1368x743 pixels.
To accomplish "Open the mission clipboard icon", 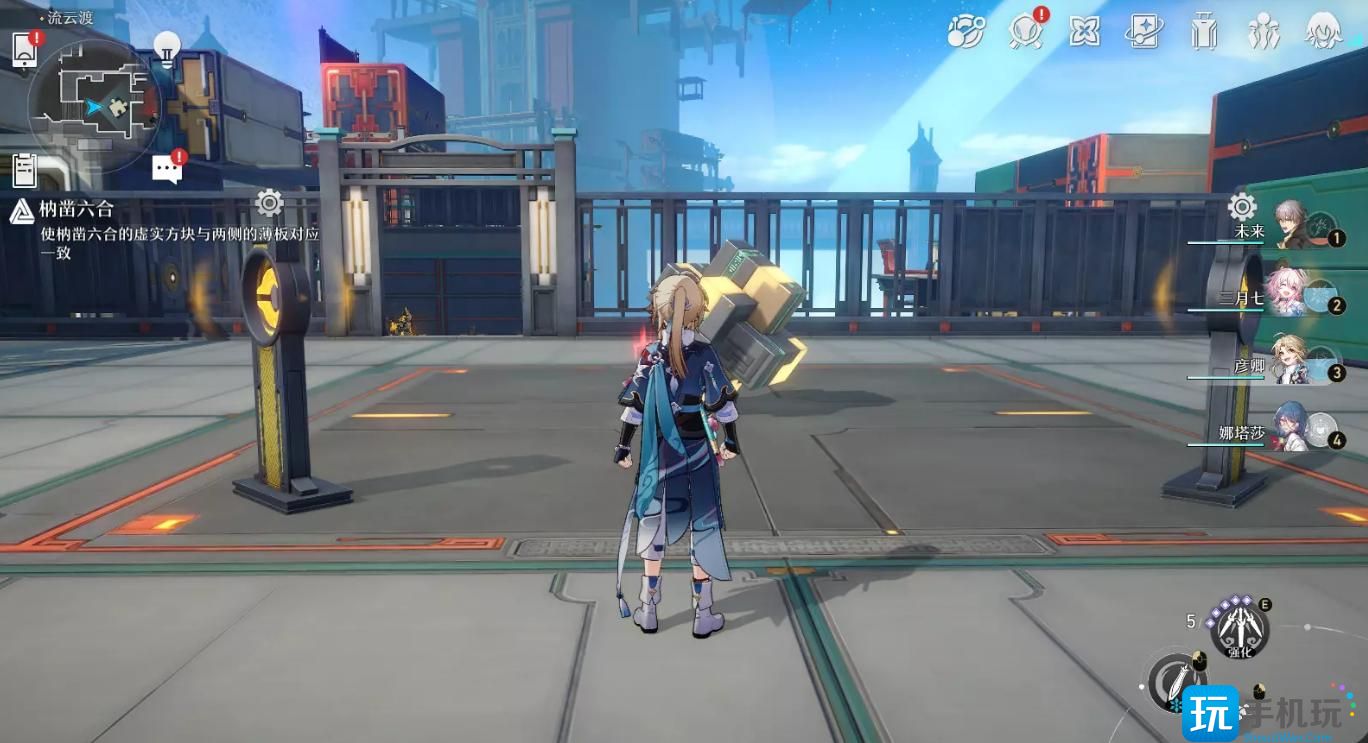I will tap(24, 170).
